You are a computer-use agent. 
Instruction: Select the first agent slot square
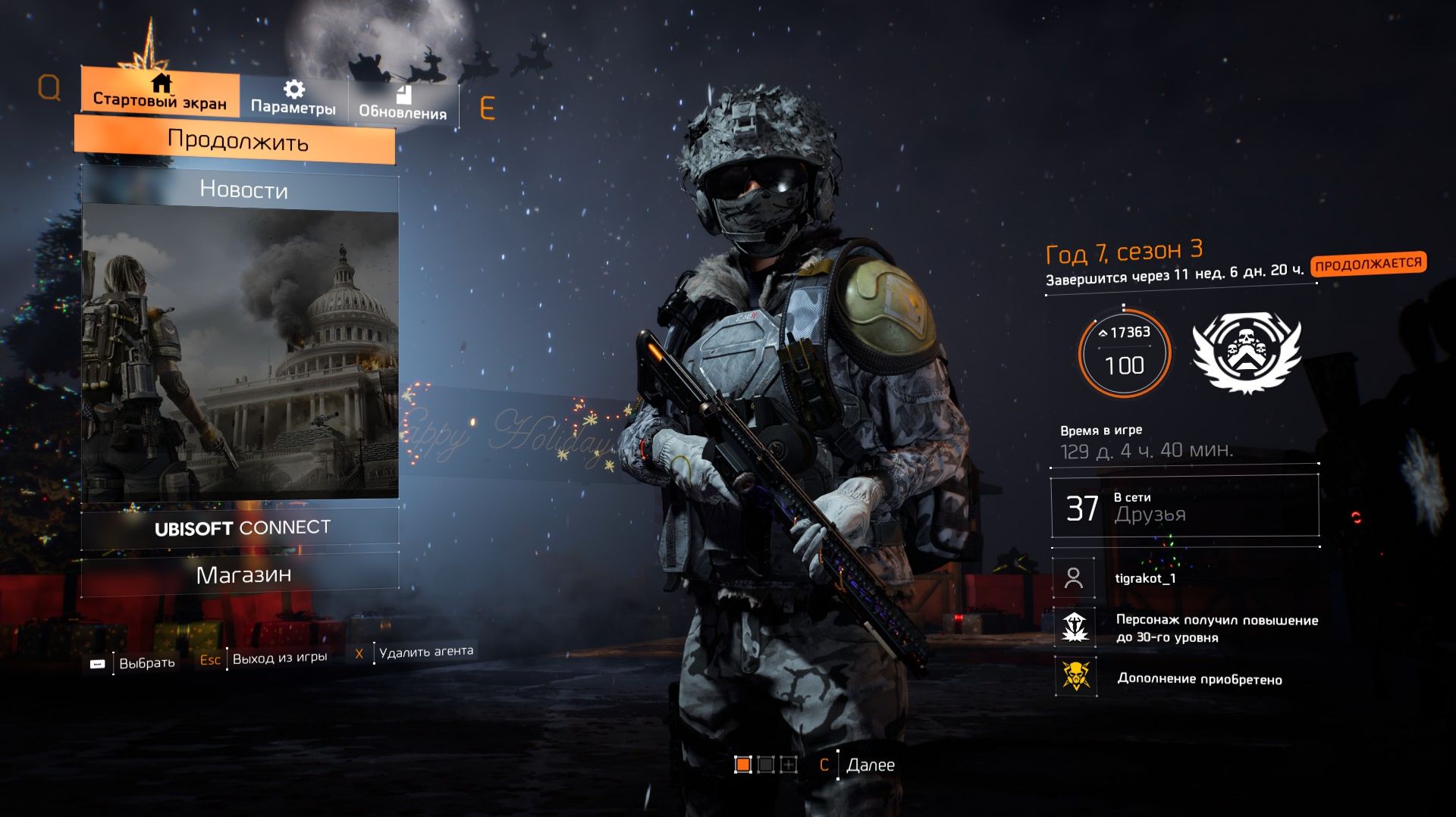click(x=743, y=764)
